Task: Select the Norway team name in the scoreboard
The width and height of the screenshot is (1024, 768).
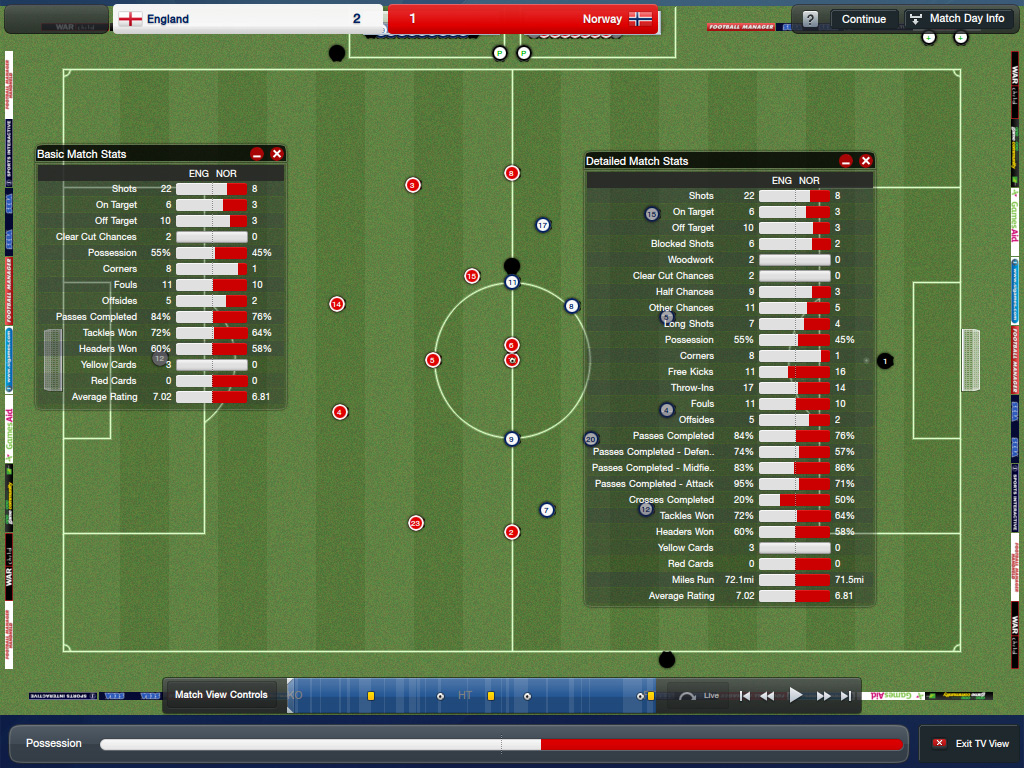Action: click(x=602, y=19)
